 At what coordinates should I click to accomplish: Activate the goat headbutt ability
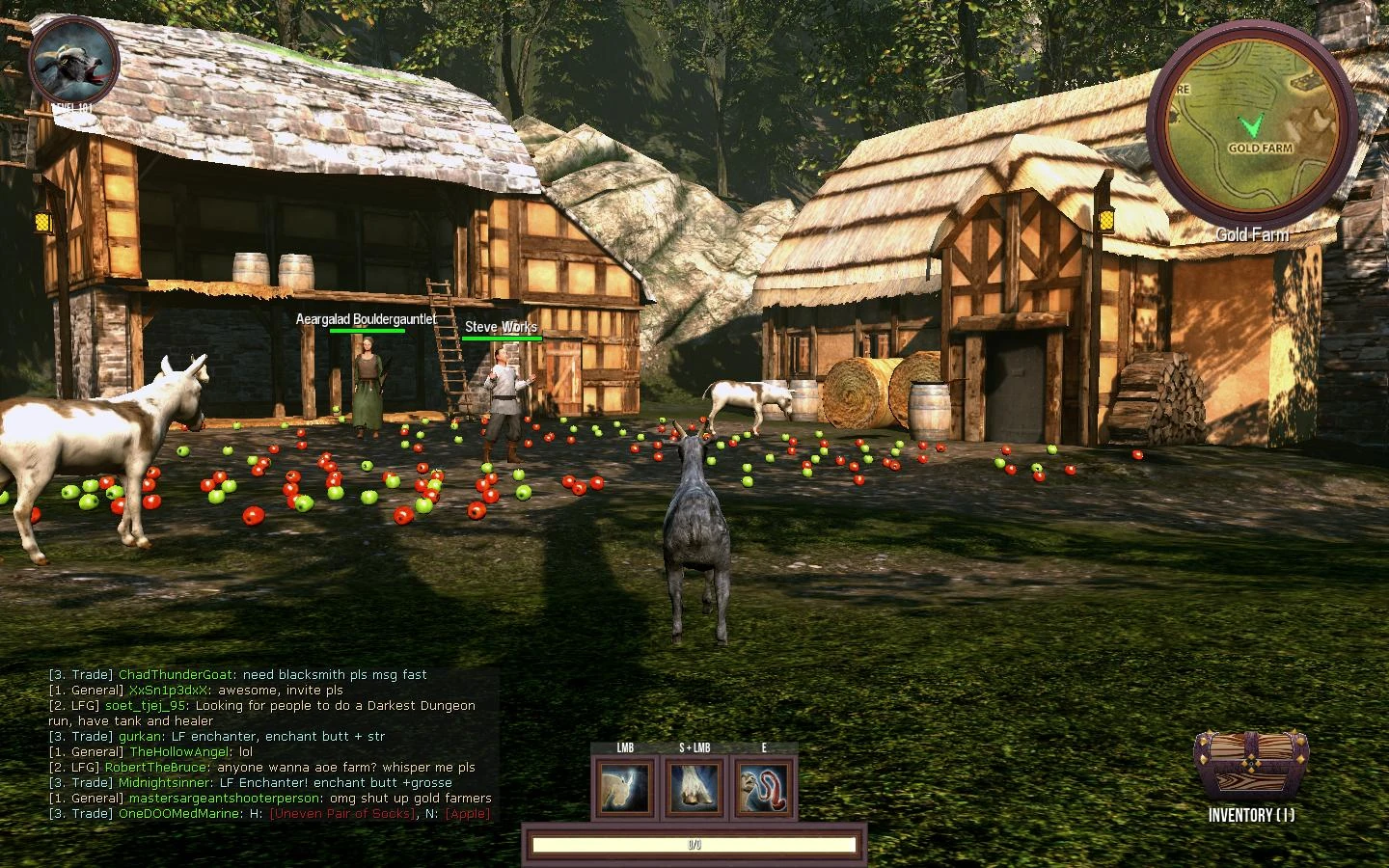pyautogui.click(x=623, y=786)
